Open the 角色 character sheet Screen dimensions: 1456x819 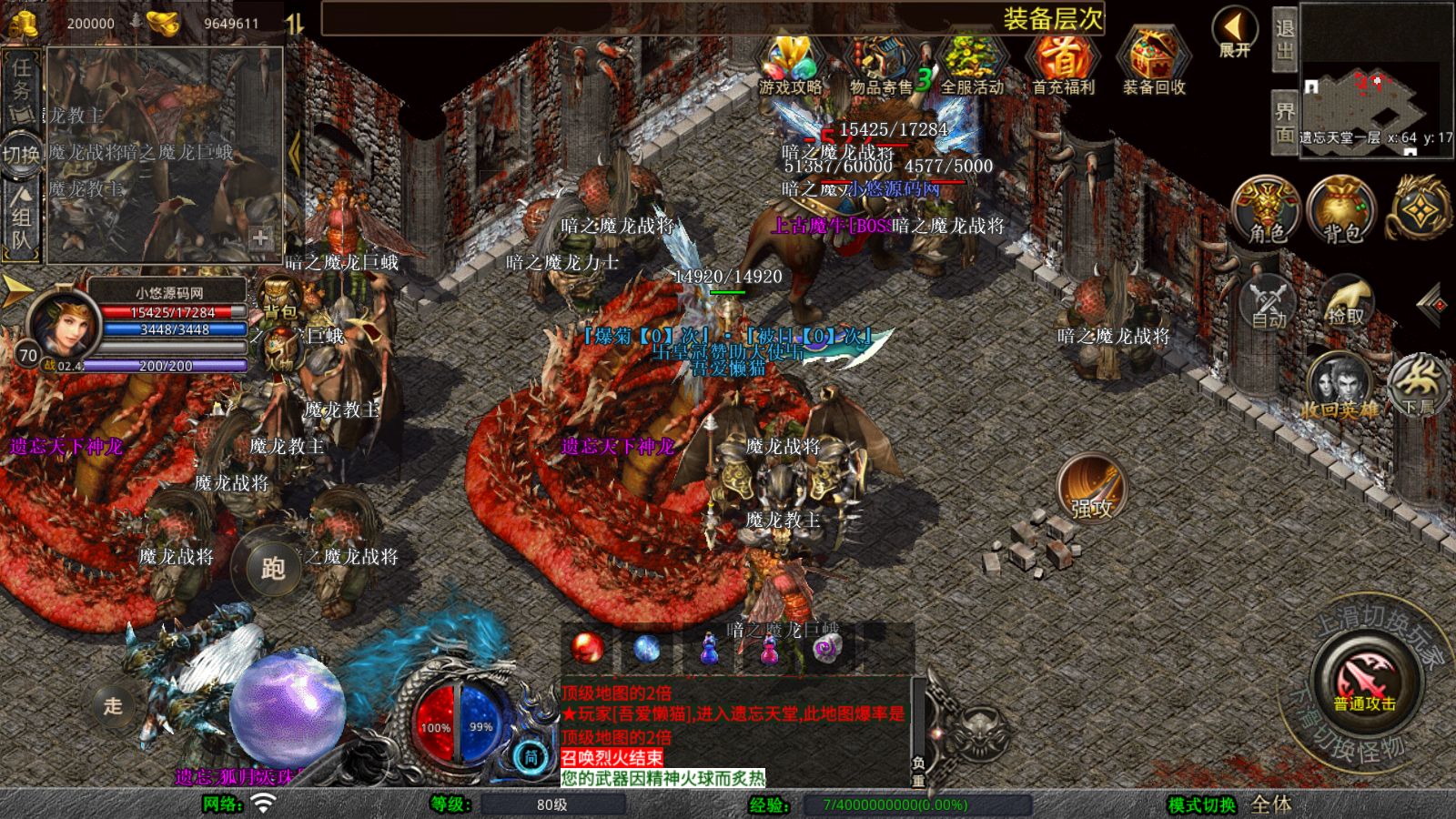tap(1267, 211)
